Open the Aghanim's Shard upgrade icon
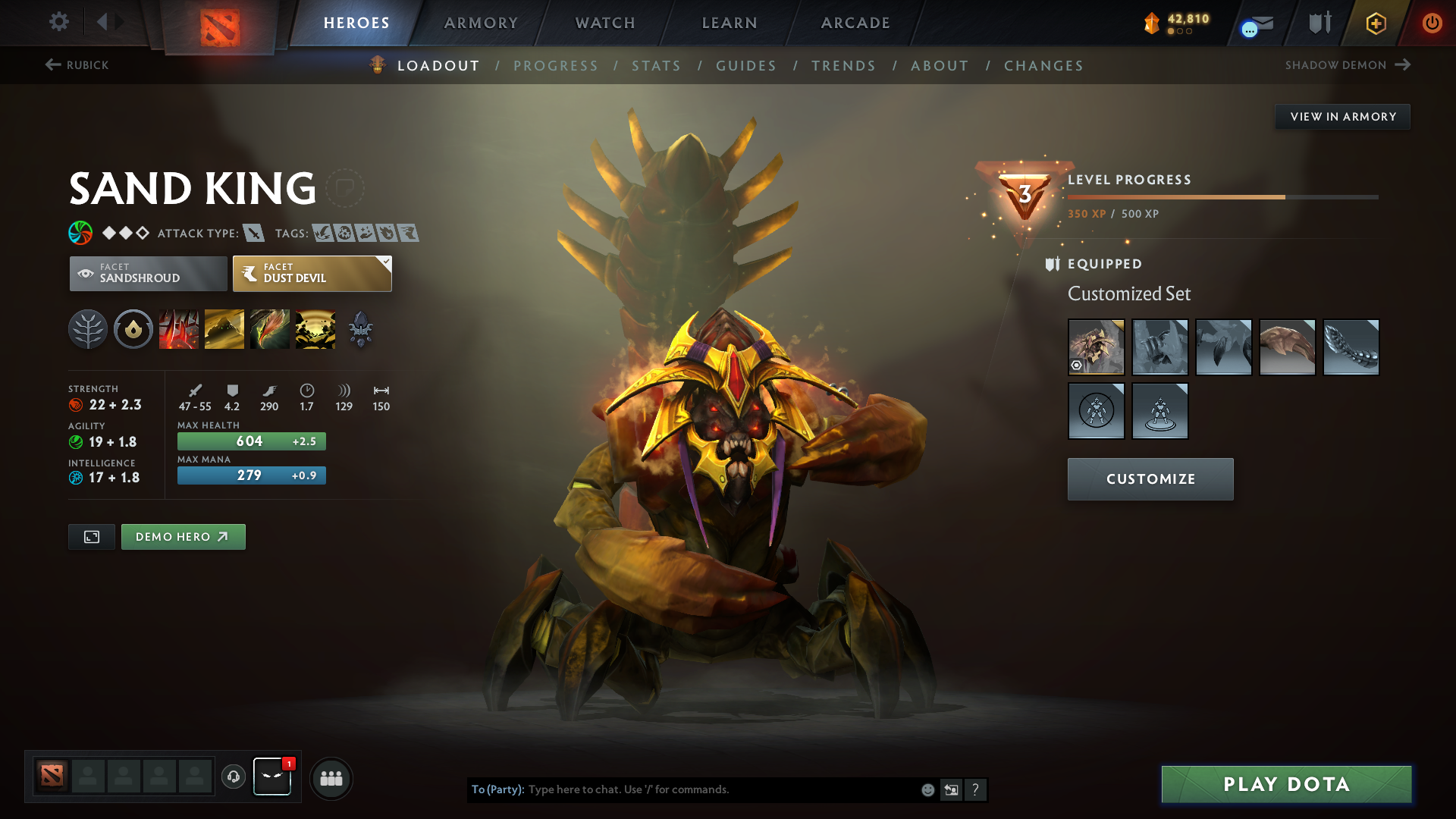Image resolution: width=1456 pixels, height=819 pixels. [361, 329]
